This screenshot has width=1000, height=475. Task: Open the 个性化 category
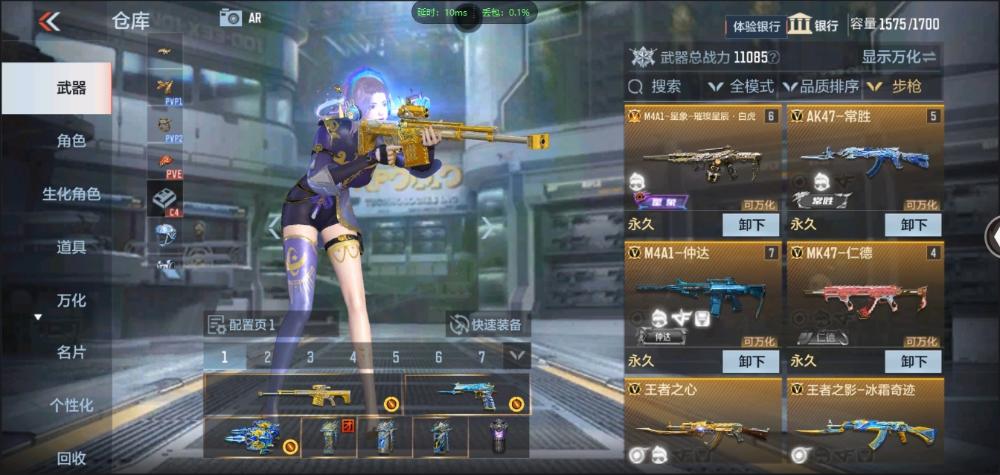pos(70,405)
